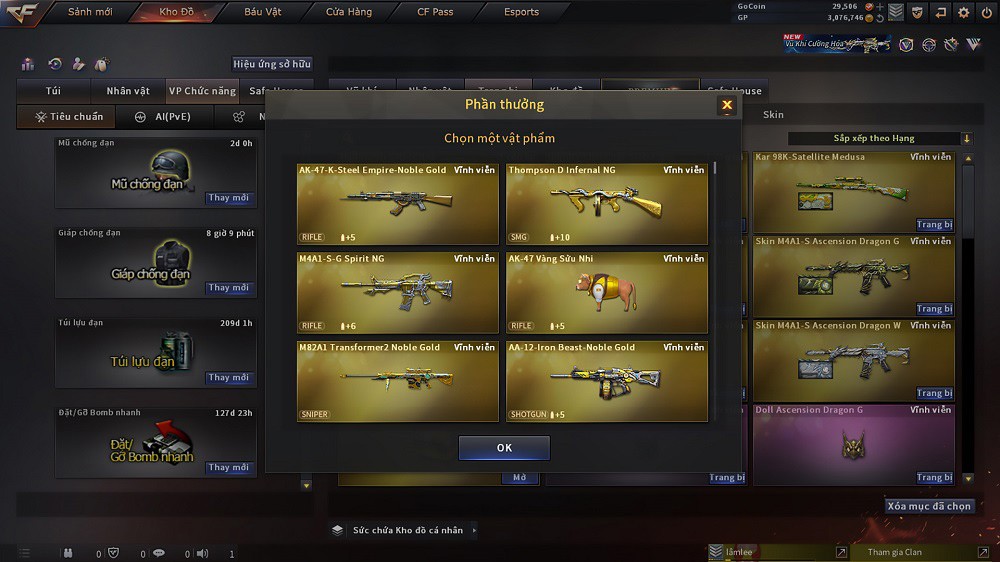
Task: Click the Xóa mục đã chọn button
Action: tap(929, 506)
